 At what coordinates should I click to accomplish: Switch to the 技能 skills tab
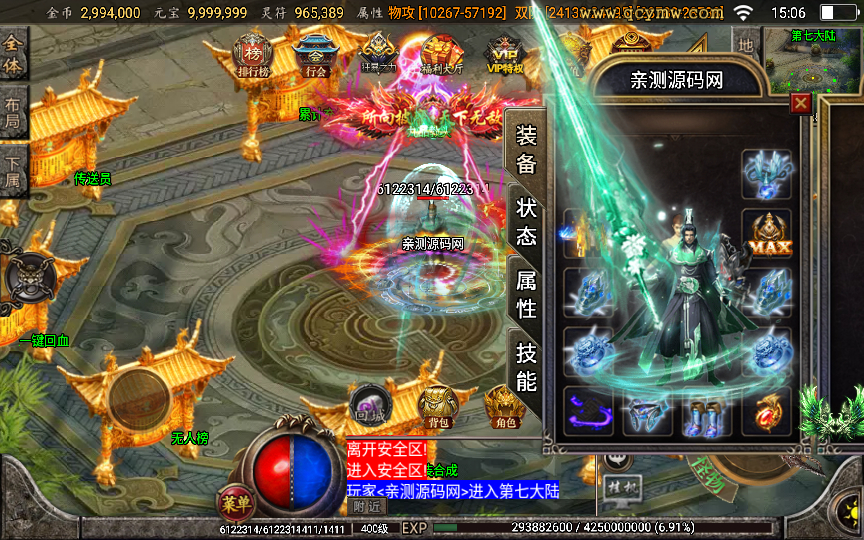(x=526, y=366)
